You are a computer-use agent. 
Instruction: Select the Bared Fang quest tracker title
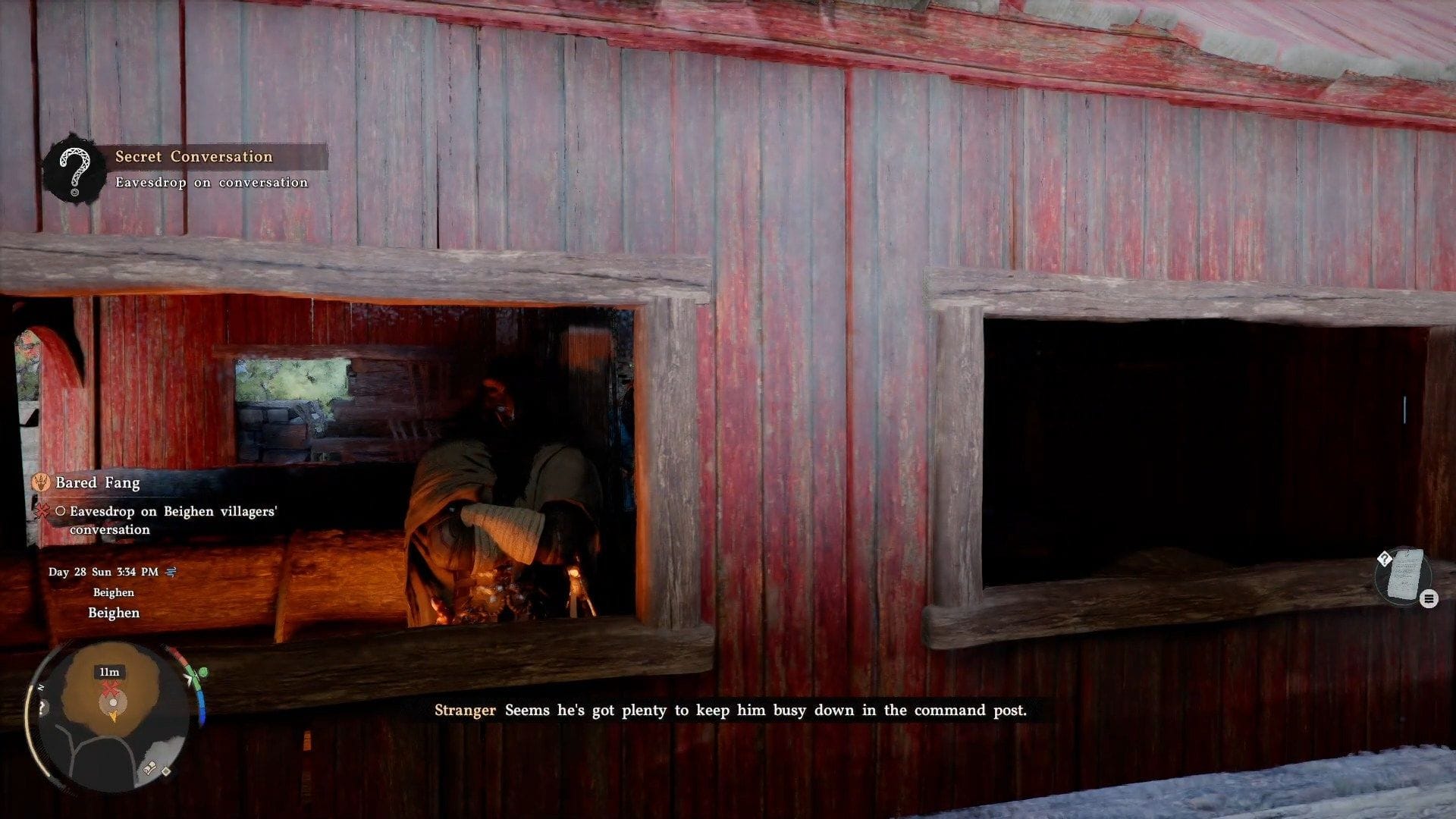point(98,482)
